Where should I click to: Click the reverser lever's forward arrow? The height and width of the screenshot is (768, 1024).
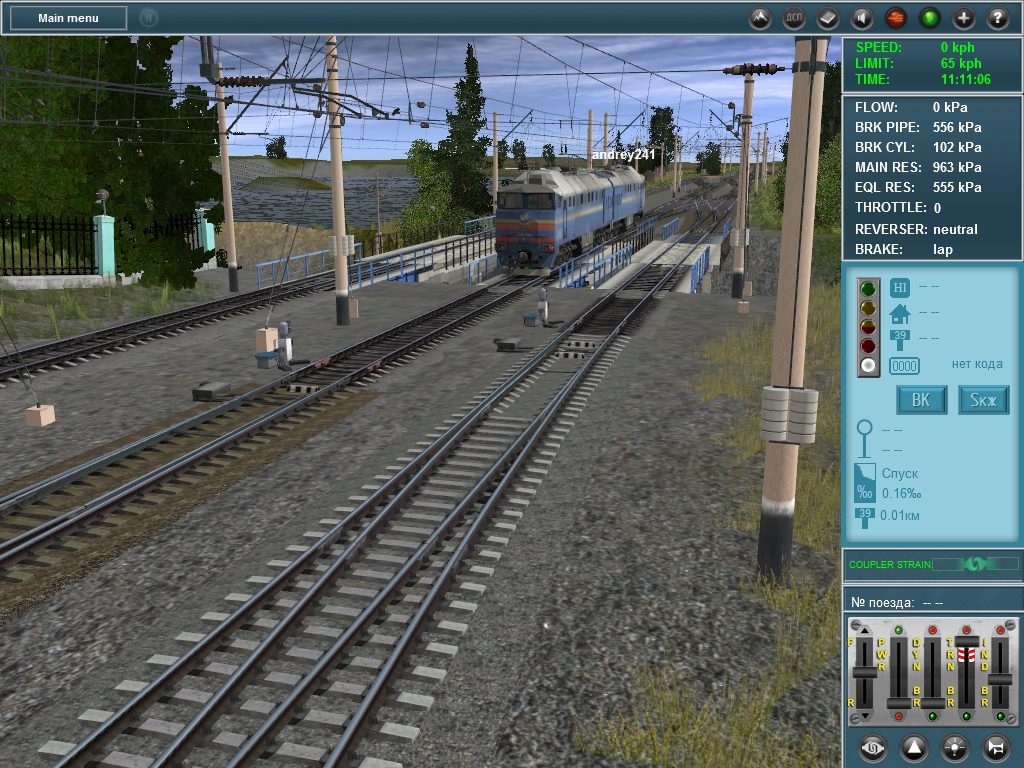[864, 630]
